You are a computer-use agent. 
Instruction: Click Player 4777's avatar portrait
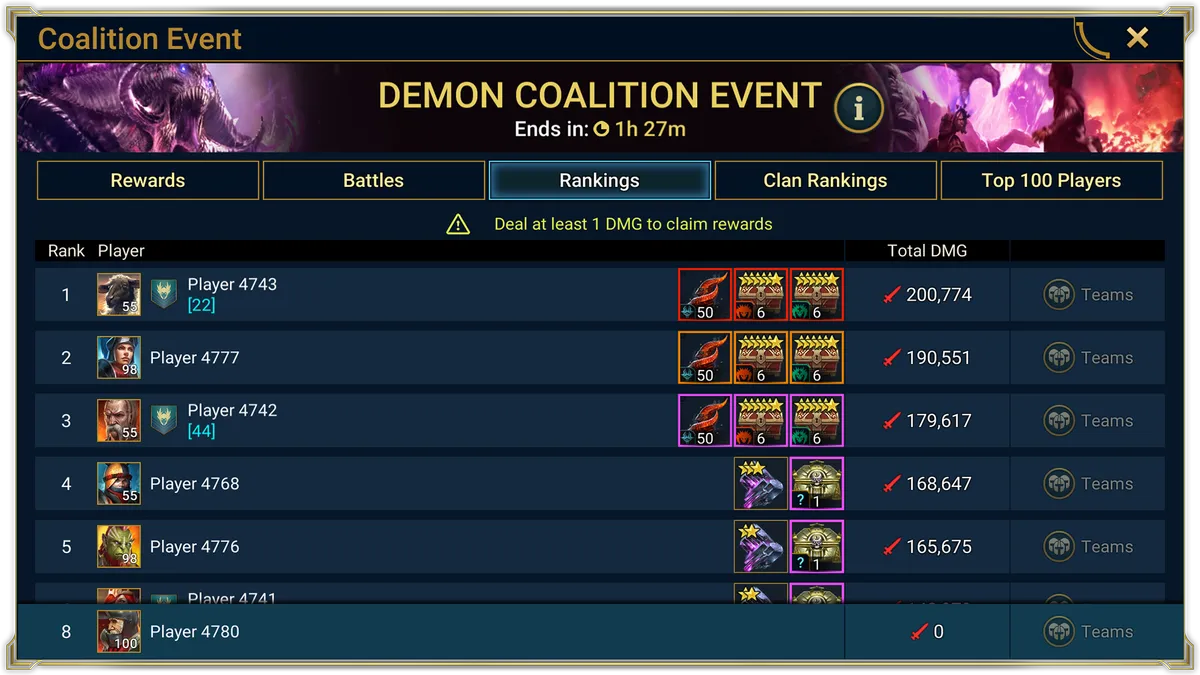(x=118, y=358)
